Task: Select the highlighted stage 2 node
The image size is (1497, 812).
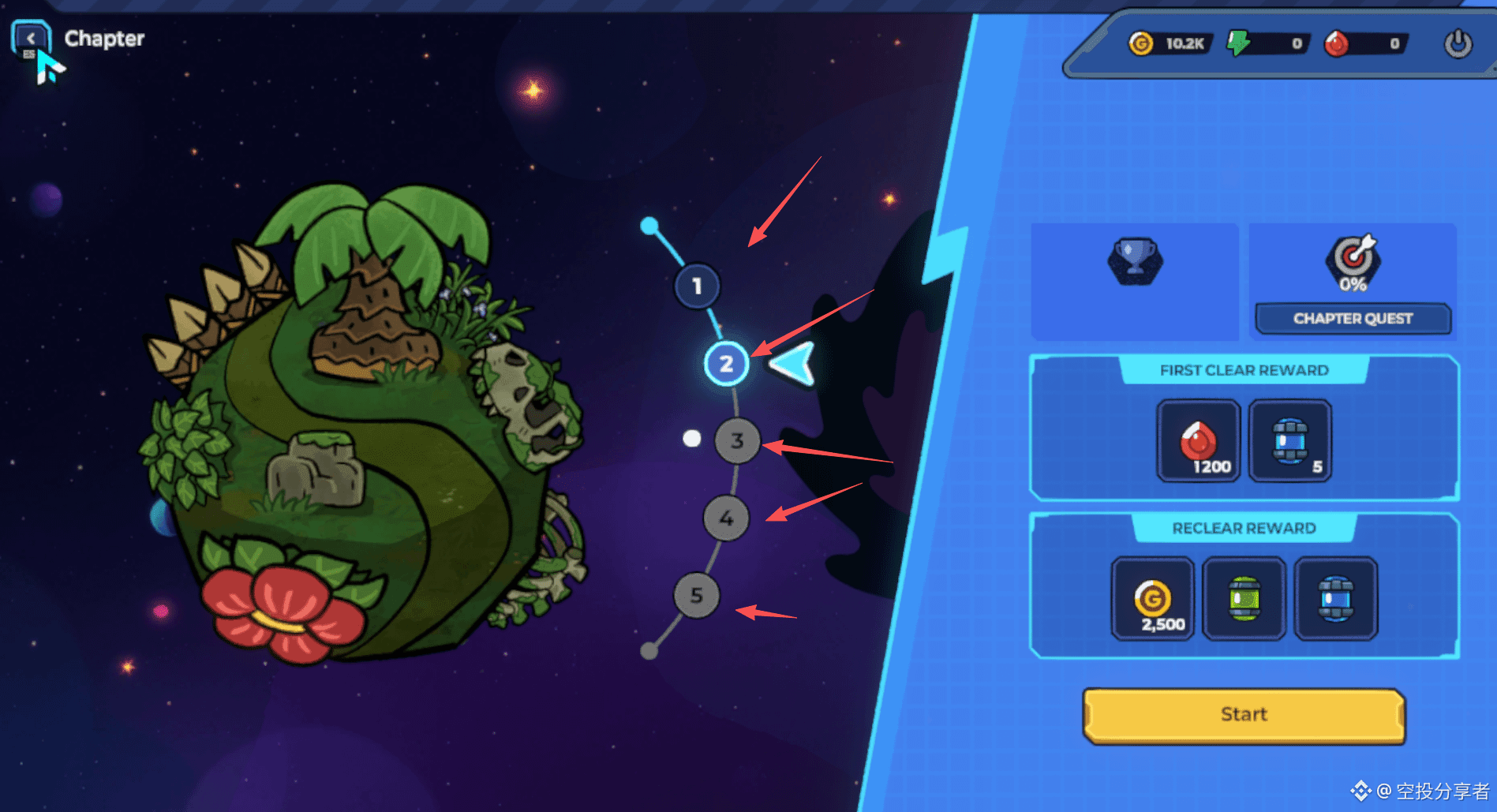Action: (726, 364)
